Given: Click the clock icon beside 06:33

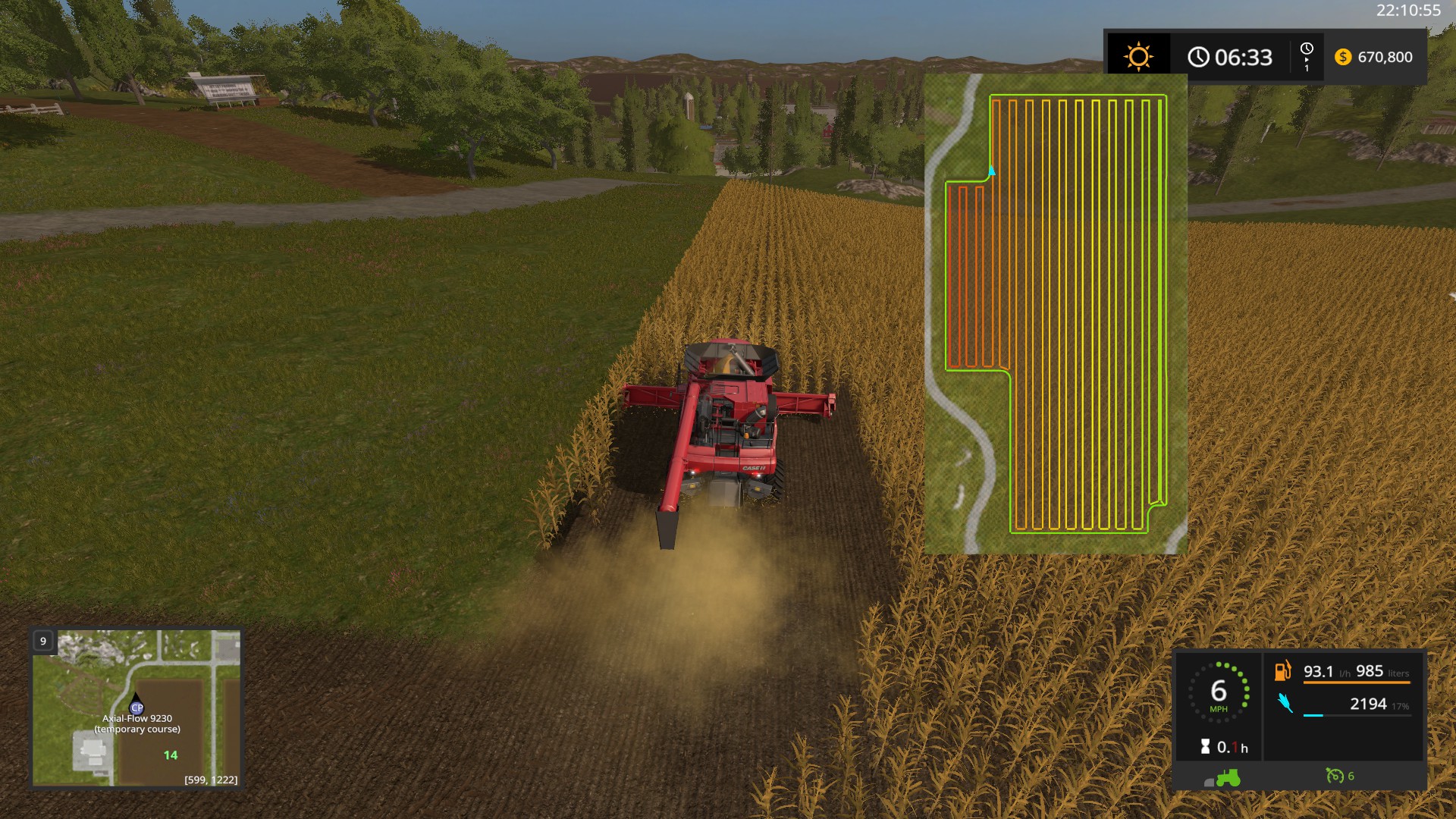Looking at the screenshot, I should 1199,56.
